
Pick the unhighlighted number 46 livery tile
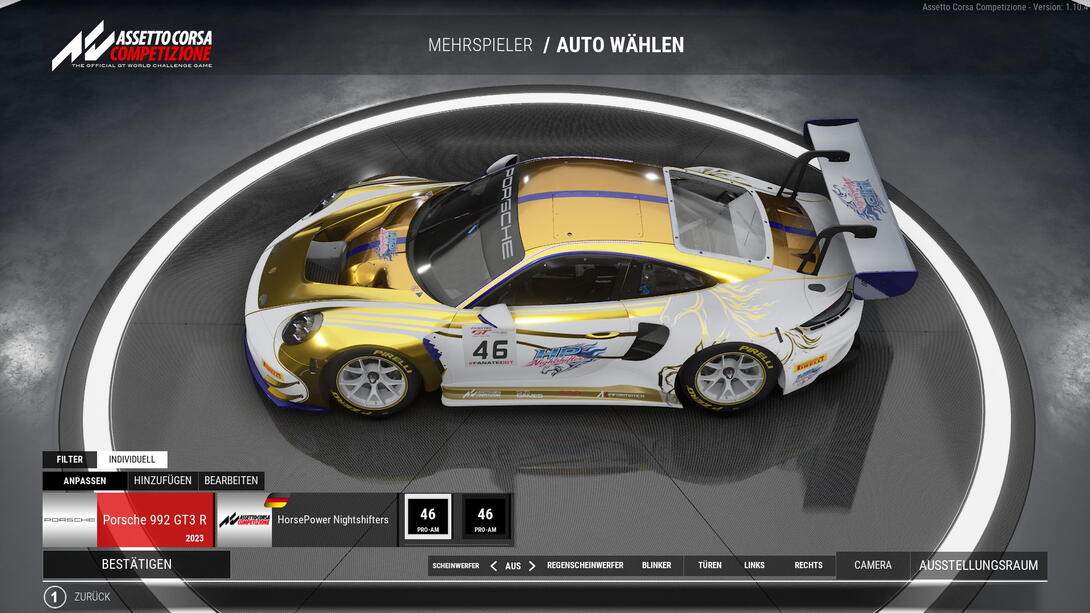click(485, 517)
